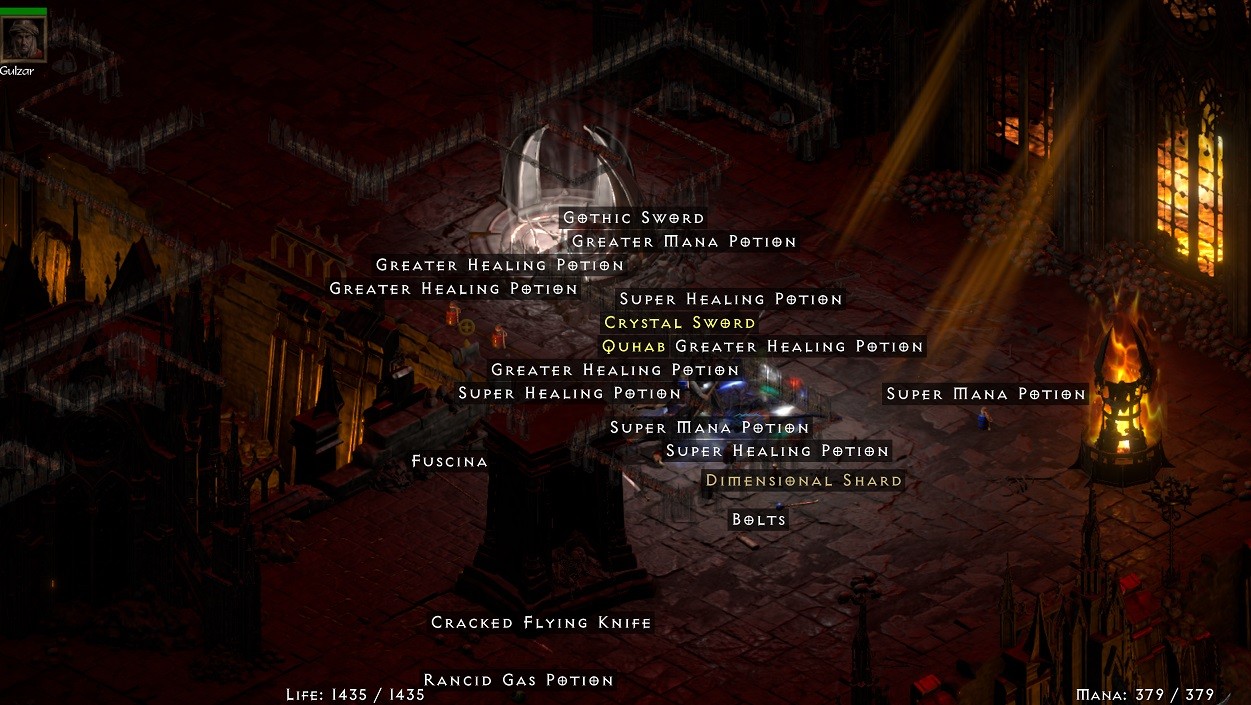Collect the Dimensional Shard label
This screenshot has height=705, width=1251.
pos(804,481)
